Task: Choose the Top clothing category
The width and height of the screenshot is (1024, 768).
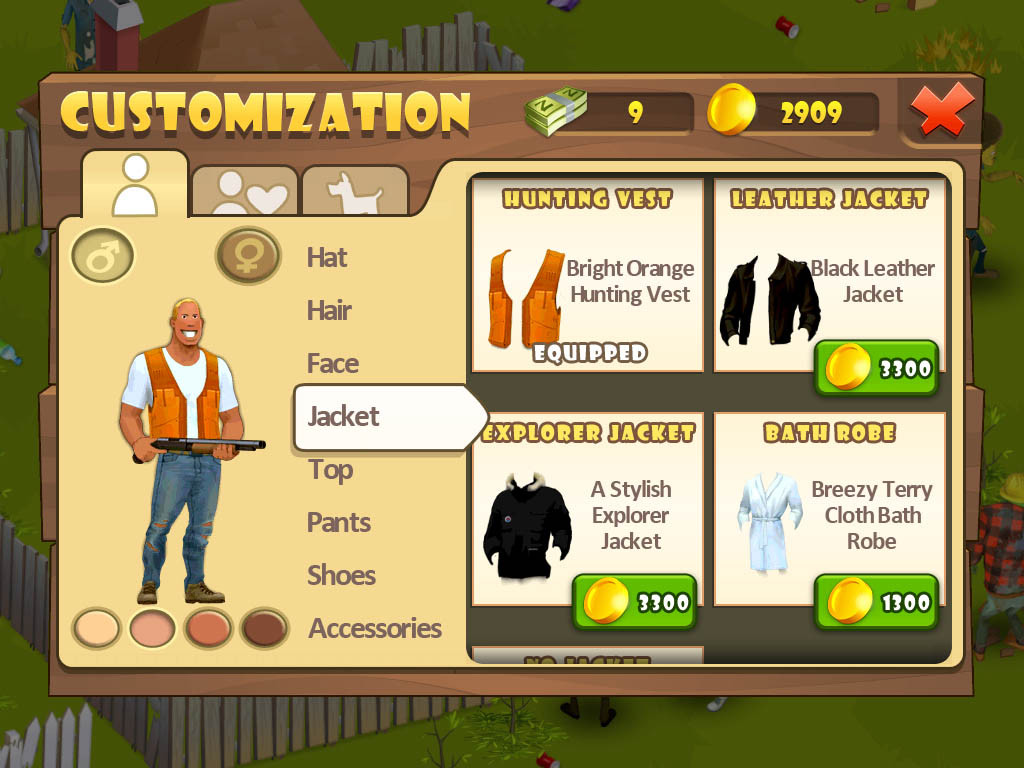Action: [x=330, y=470]
